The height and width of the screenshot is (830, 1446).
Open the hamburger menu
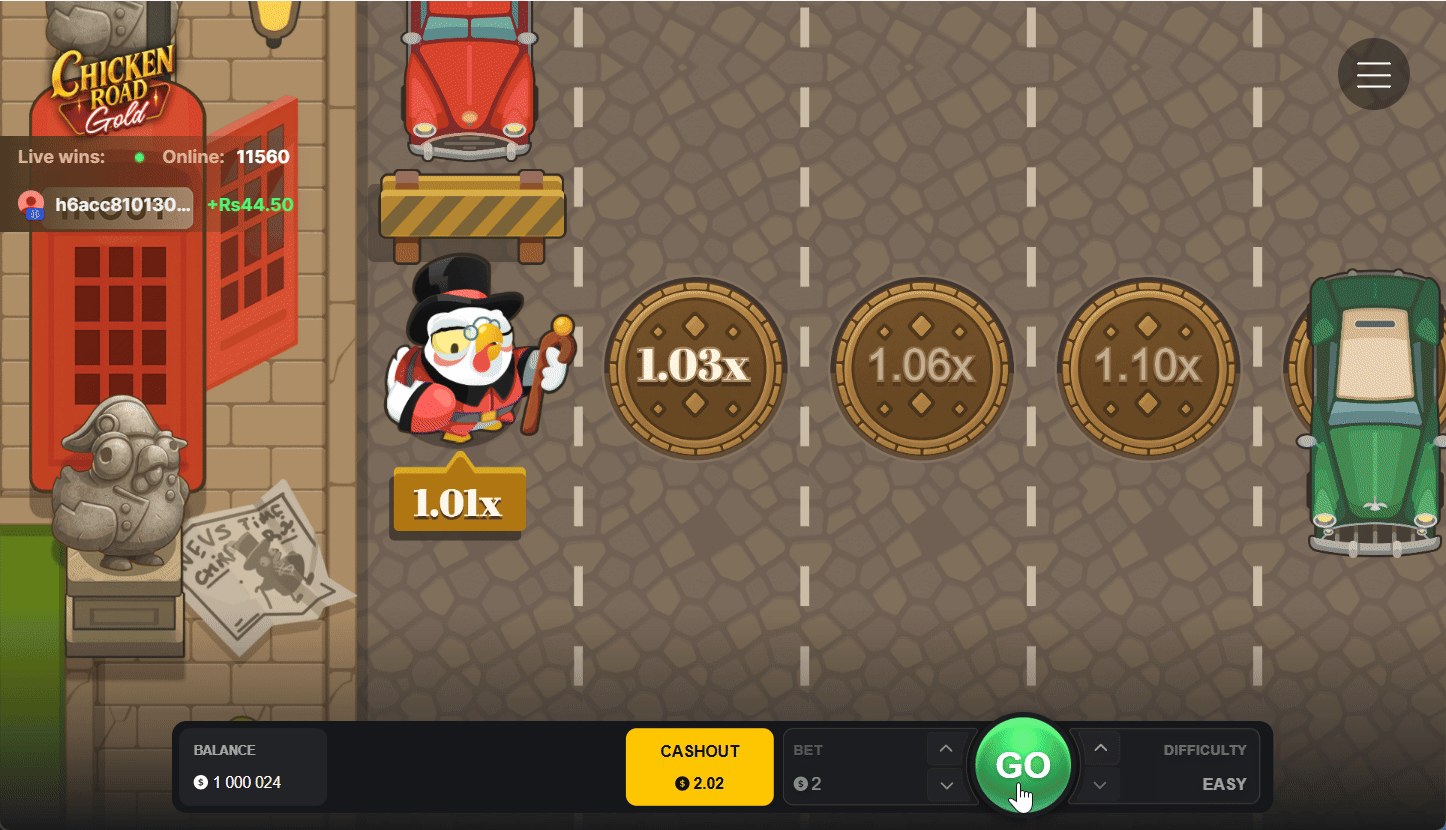(x=1373, y=73)
